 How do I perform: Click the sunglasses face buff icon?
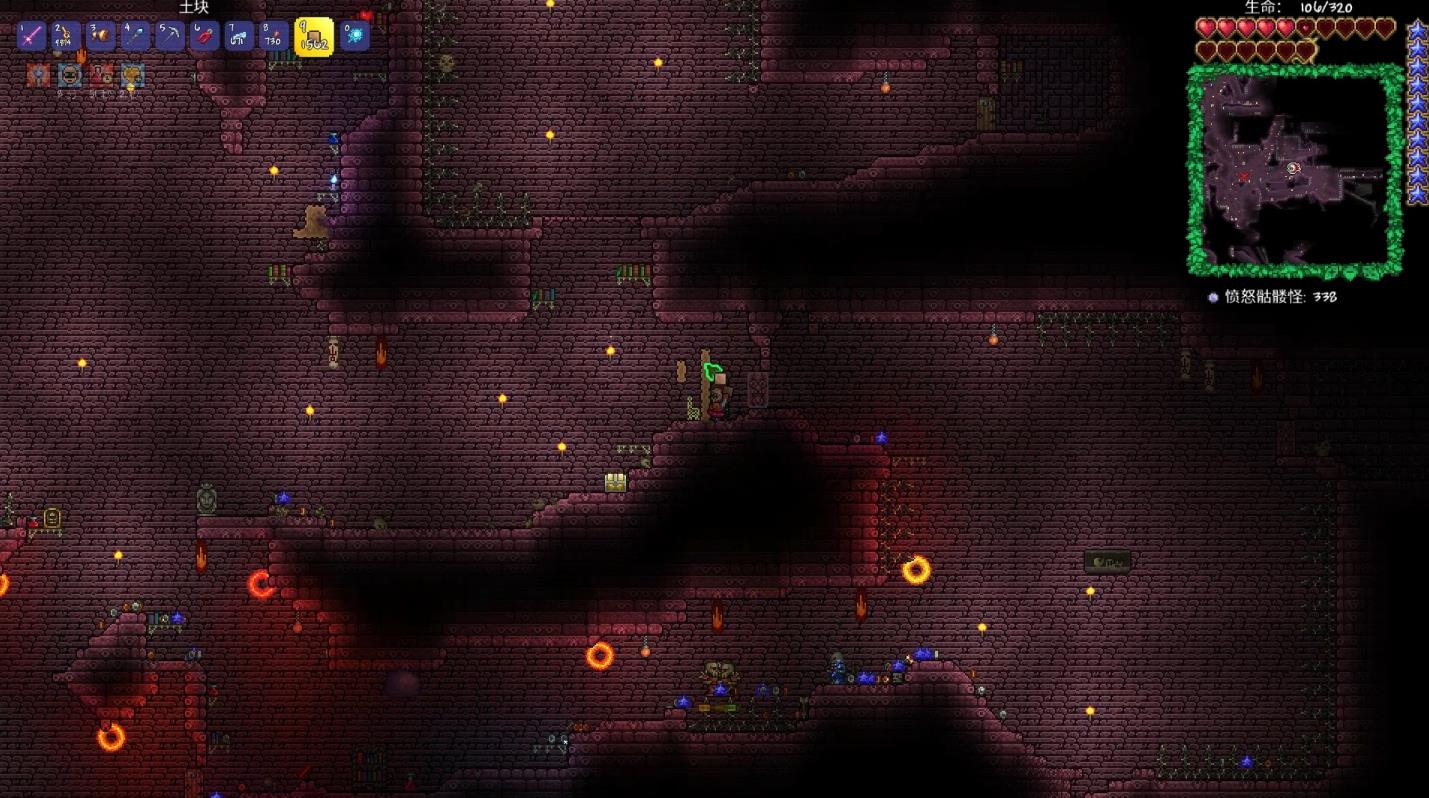pos(69,75)
